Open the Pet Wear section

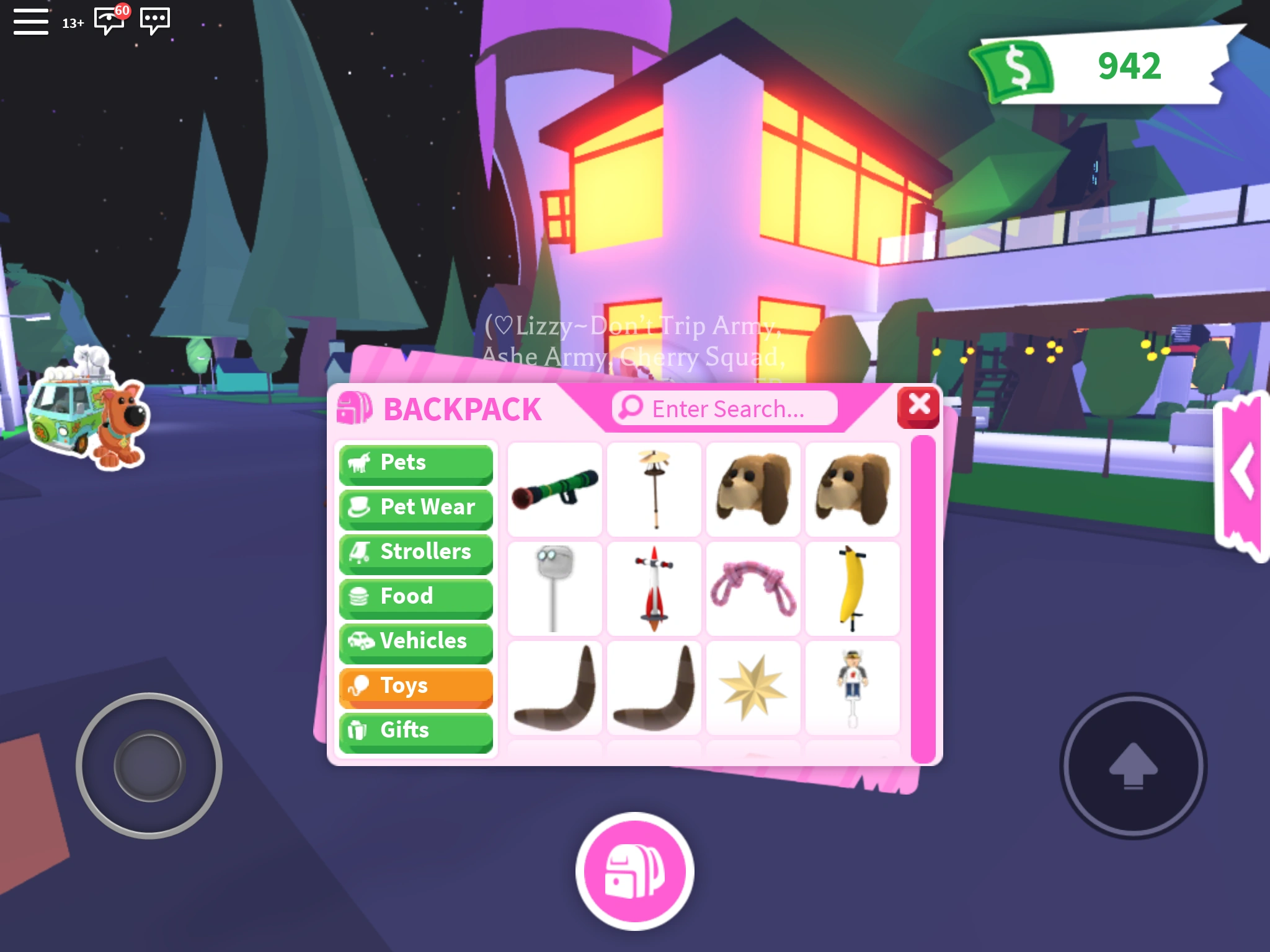(x=415, y=507)
